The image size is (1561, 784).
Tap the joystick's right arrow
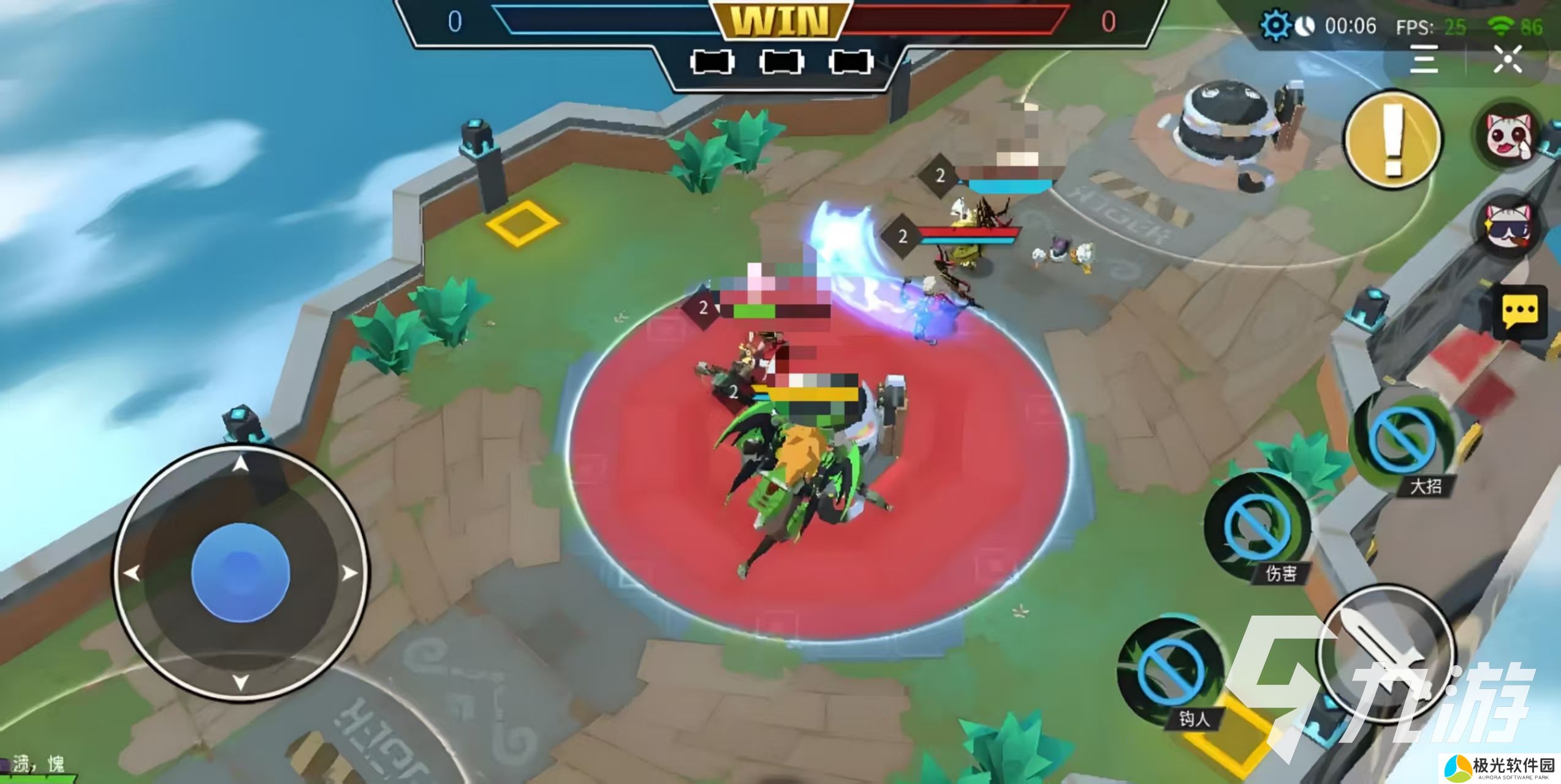[x=349, y=574]
